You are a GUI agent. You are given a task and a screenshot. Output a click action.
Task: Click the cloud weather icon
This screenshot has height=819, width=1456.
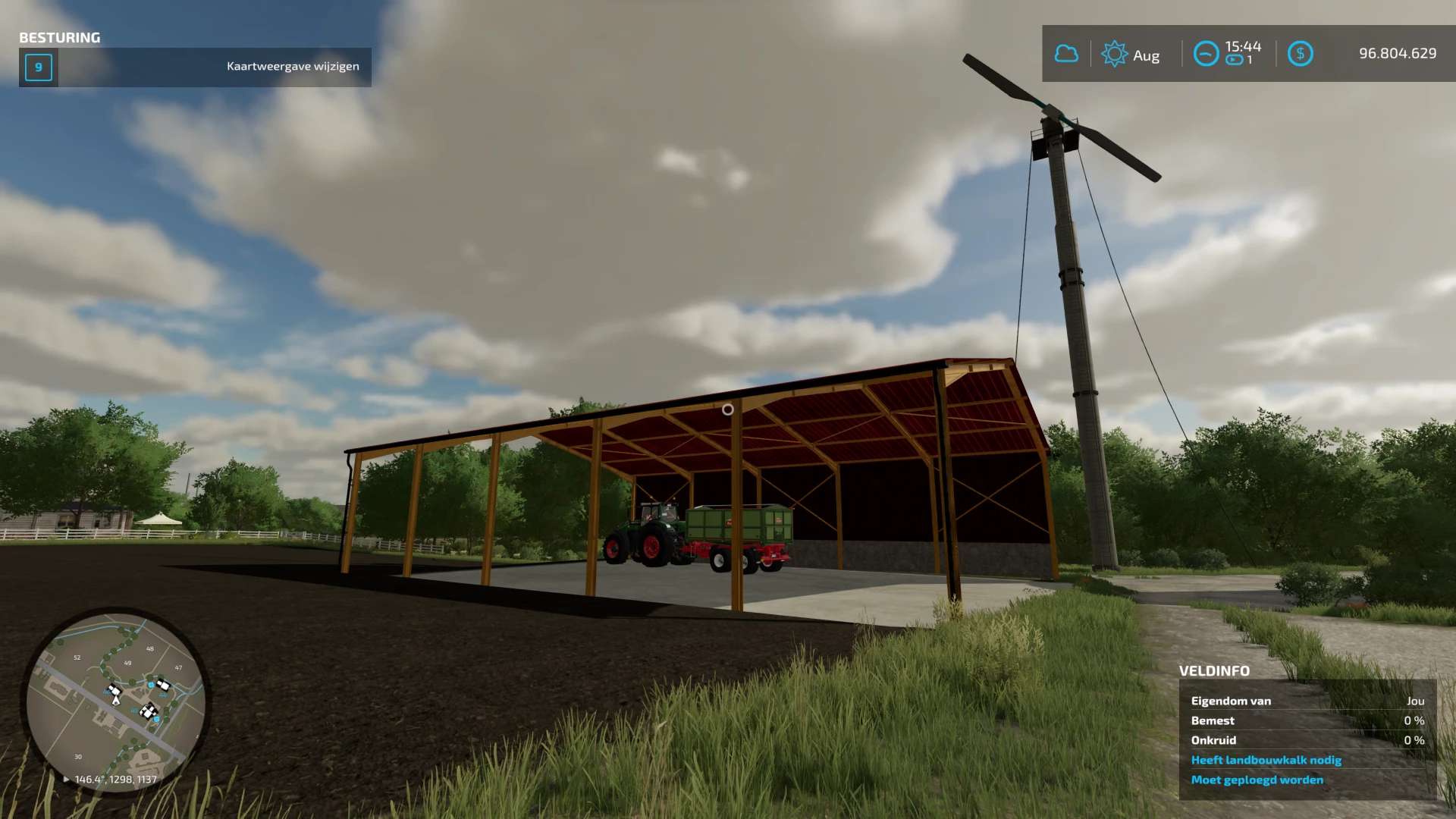click(1066, 54)
